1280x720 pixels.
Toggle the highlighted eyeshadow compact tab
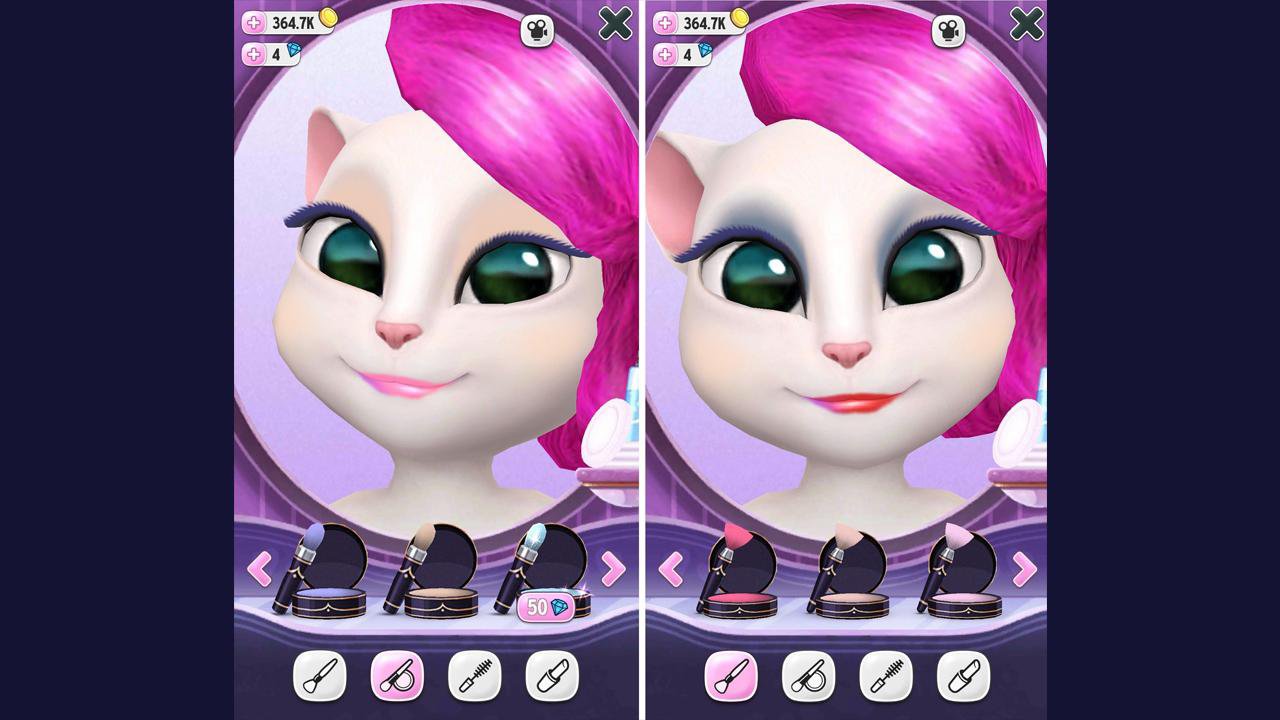(399, 676)
